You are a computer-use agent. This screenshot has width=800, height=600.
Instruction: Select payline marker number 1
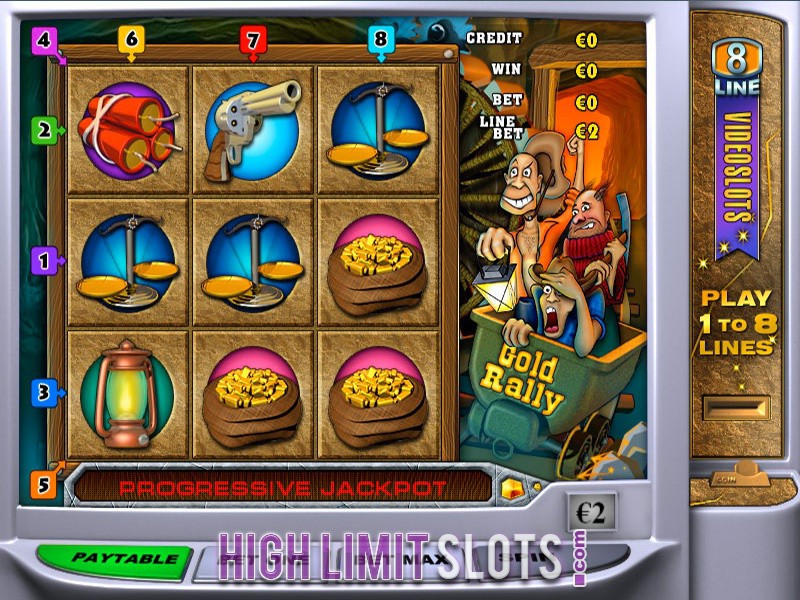[x=43, y=261]
